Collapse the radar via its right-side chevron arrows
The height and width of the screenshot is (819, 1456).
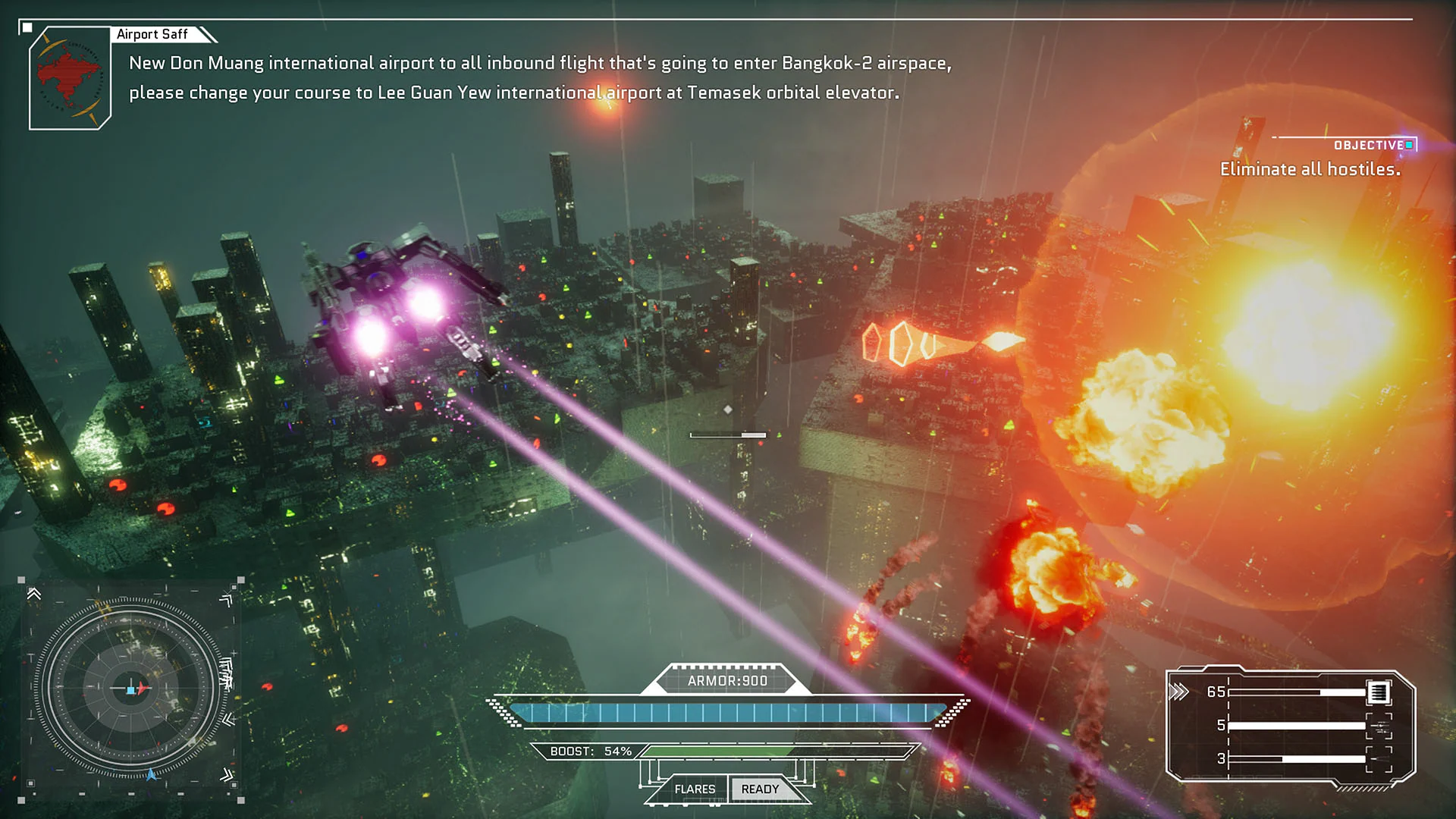[x=228, y=717]
